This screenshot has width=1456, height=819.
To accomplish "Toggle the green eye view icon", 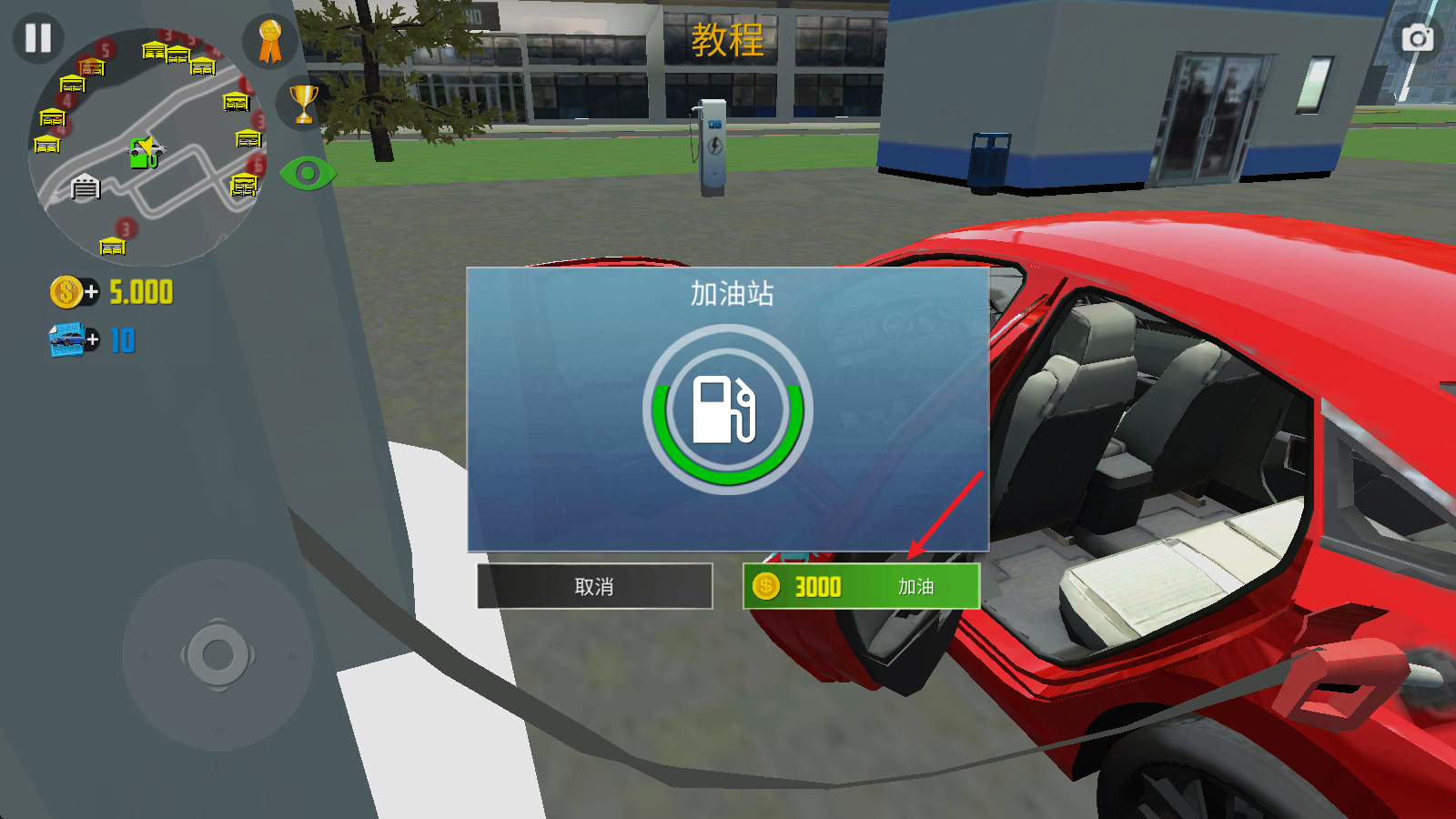I will [308, 173].
